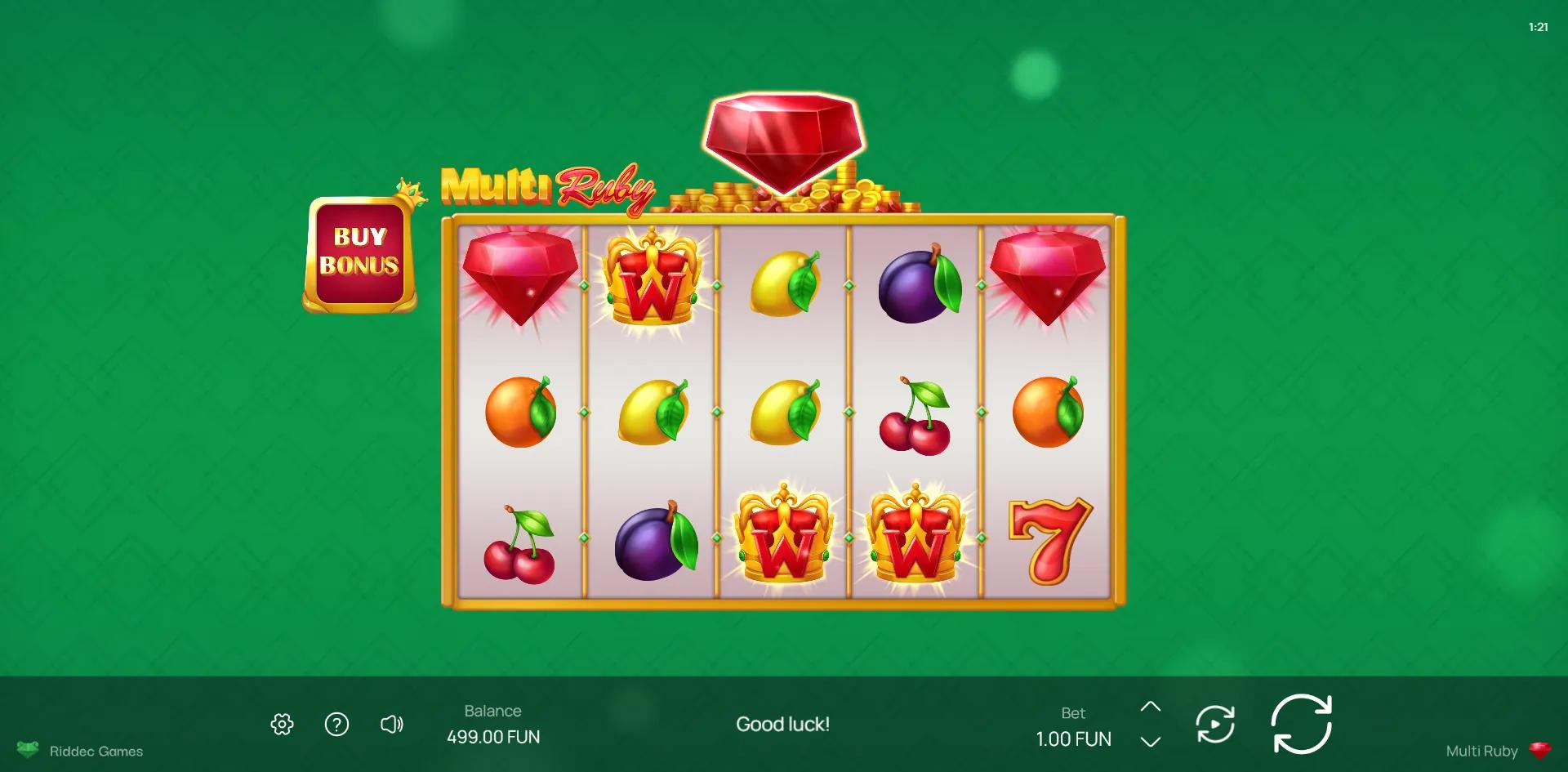Open the help and rules screen
The width and height of the screenshot is (1568, 772).
point(336,724)
